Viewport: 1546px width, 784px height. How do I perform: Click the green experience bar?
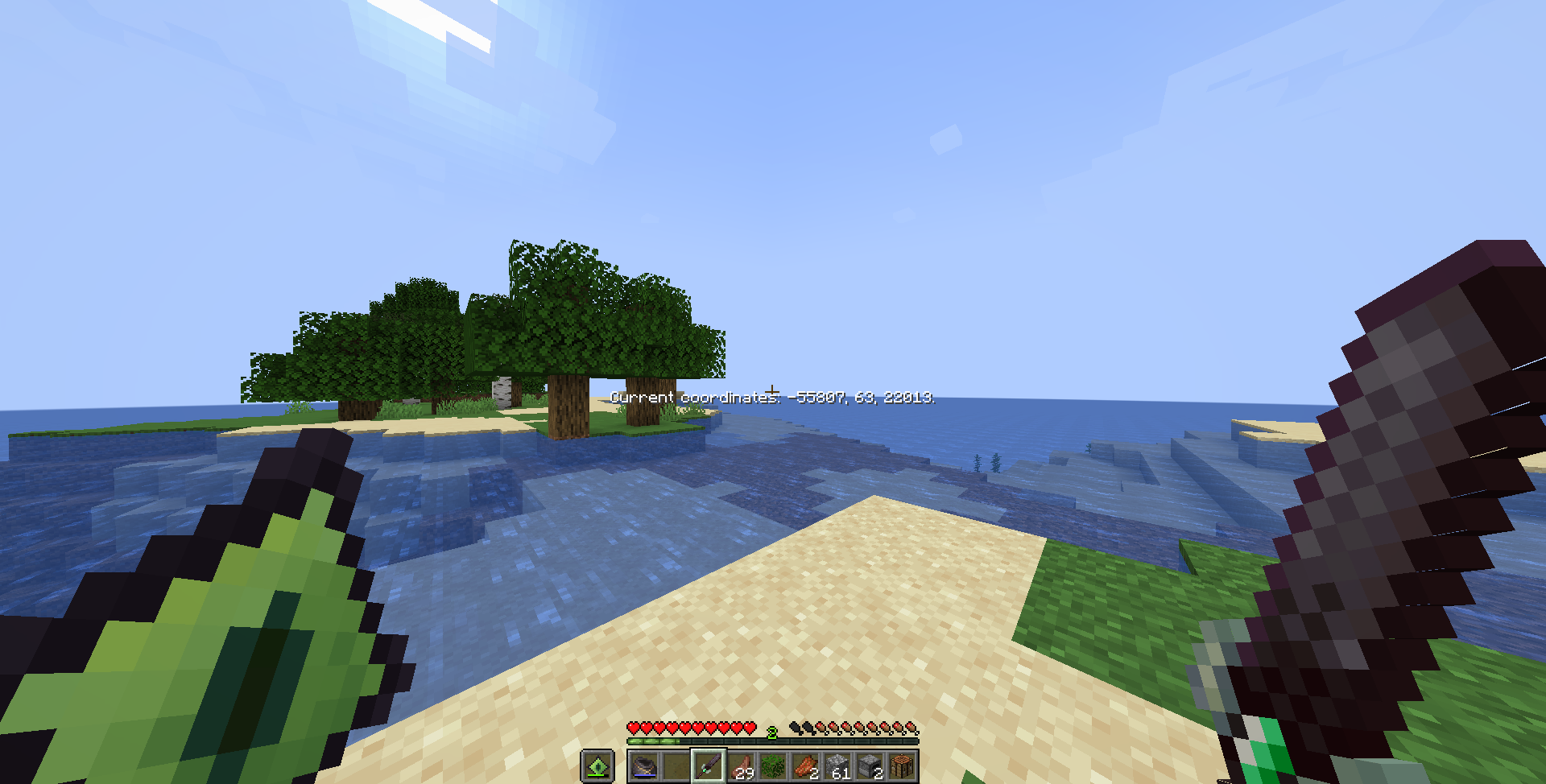[x=652, y=741]
